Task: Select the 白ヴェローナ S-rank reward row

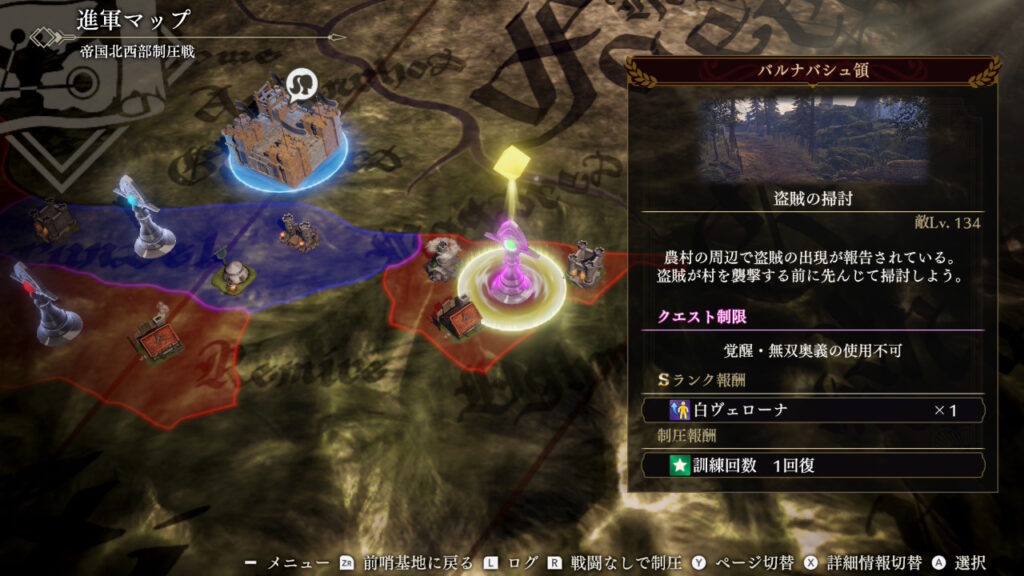Action: point(812,410)
